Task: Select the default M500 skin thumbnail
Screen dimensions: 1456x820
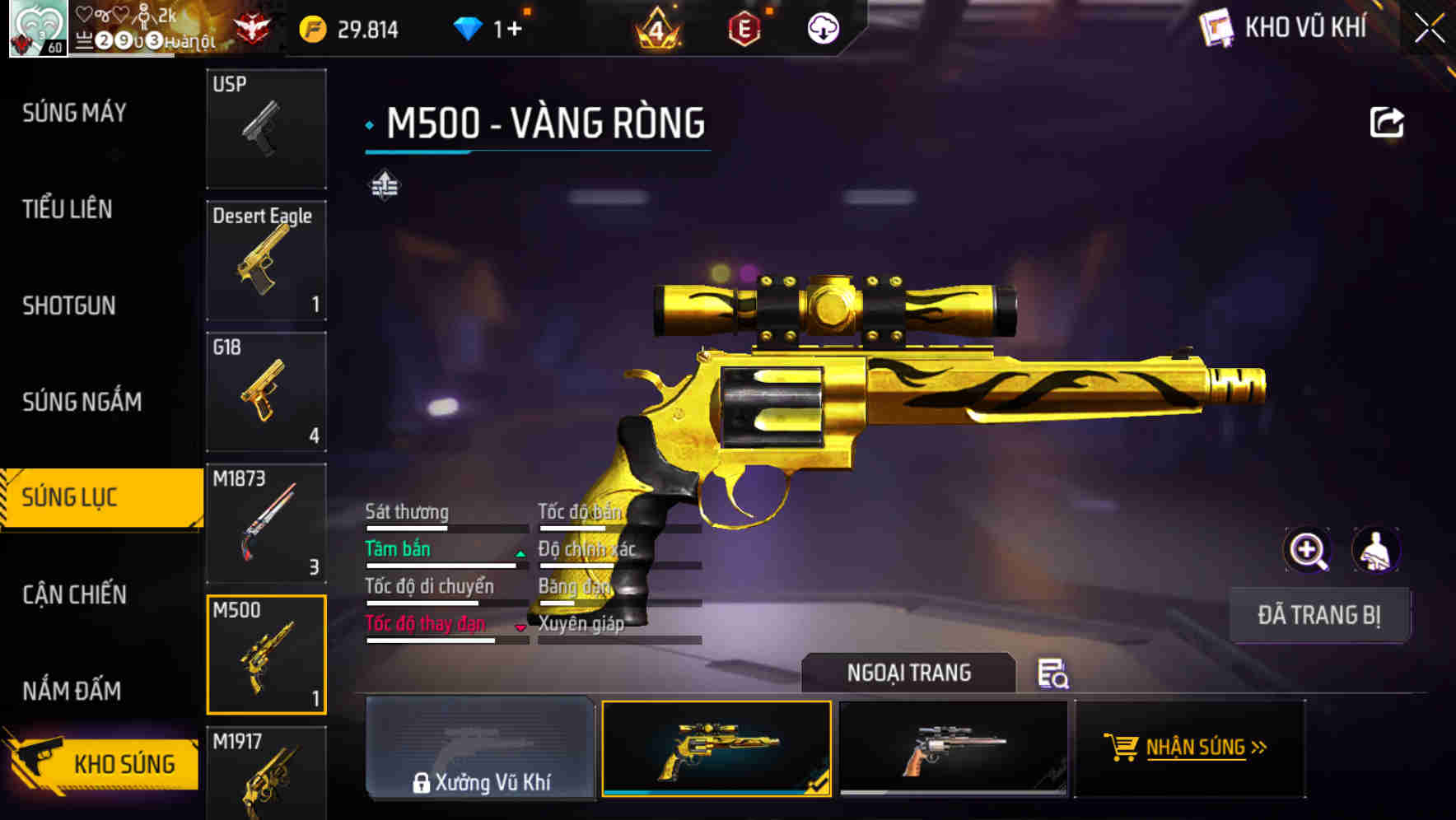Action: tap(954, 749)
